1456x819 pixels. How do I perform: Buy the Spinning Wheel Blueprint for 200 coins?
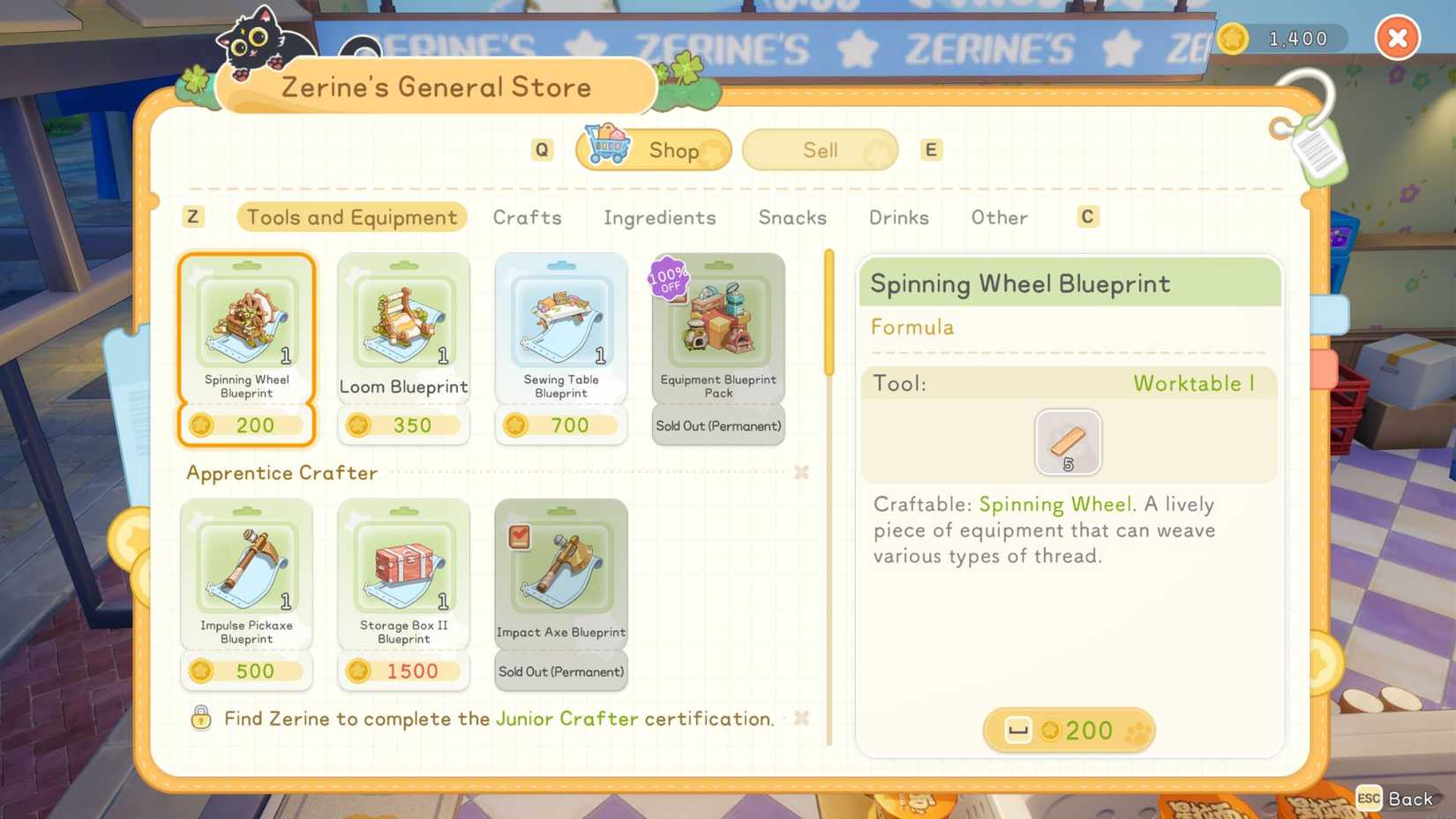(1069, 730)
